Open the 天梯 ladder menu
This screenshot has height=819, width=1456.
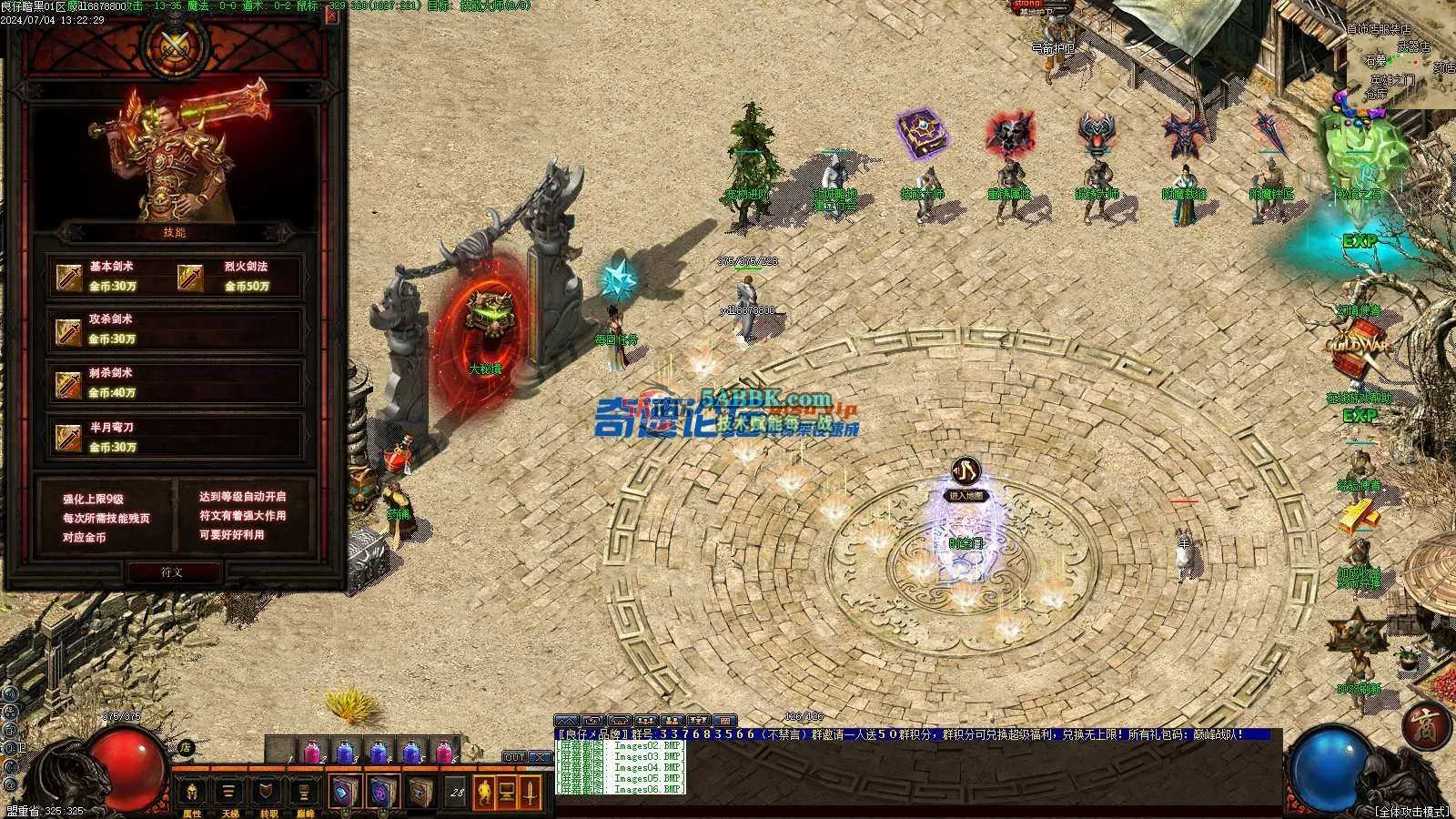pos(229,794)
